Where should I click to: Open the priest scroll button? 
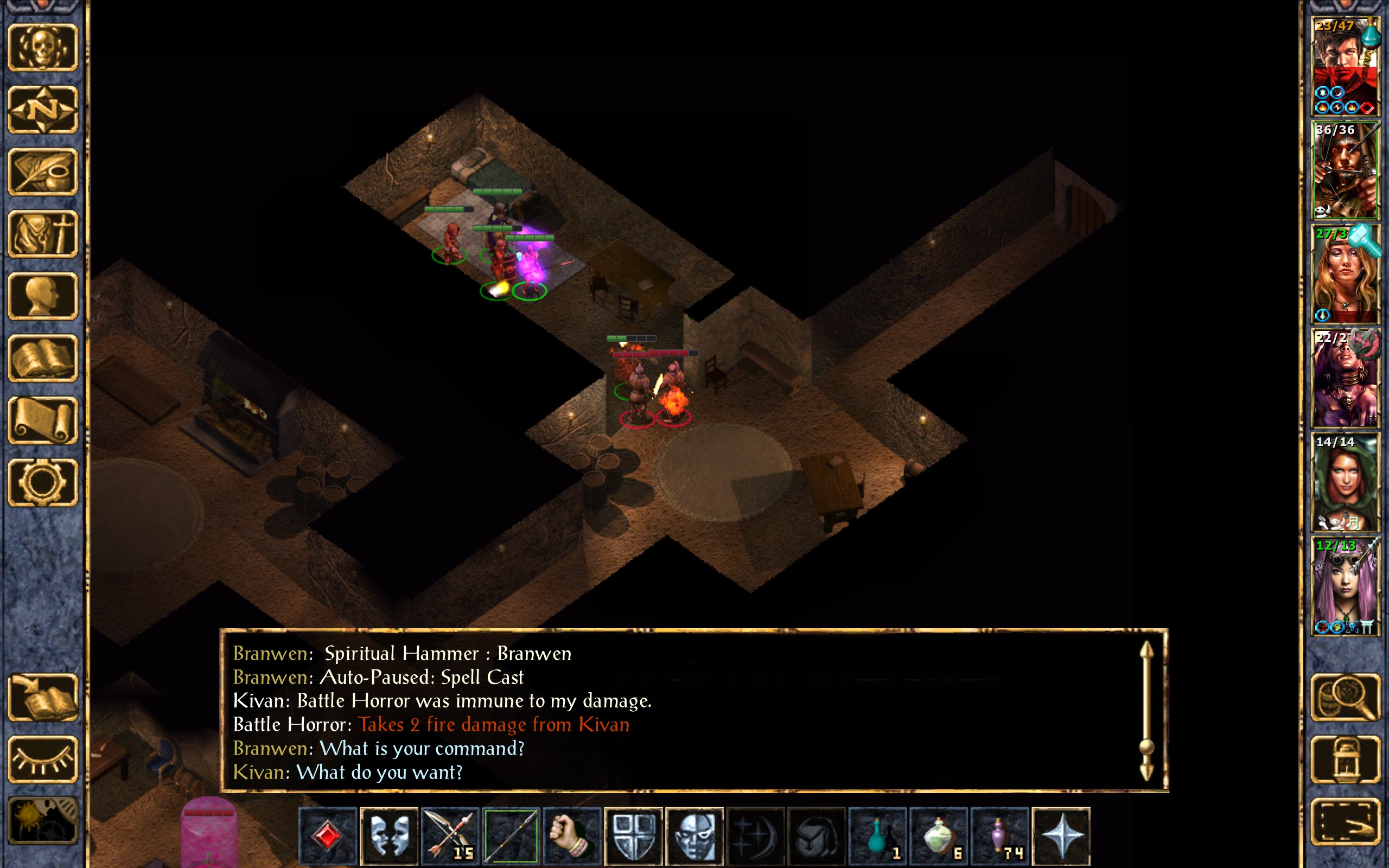pos(43,420)
